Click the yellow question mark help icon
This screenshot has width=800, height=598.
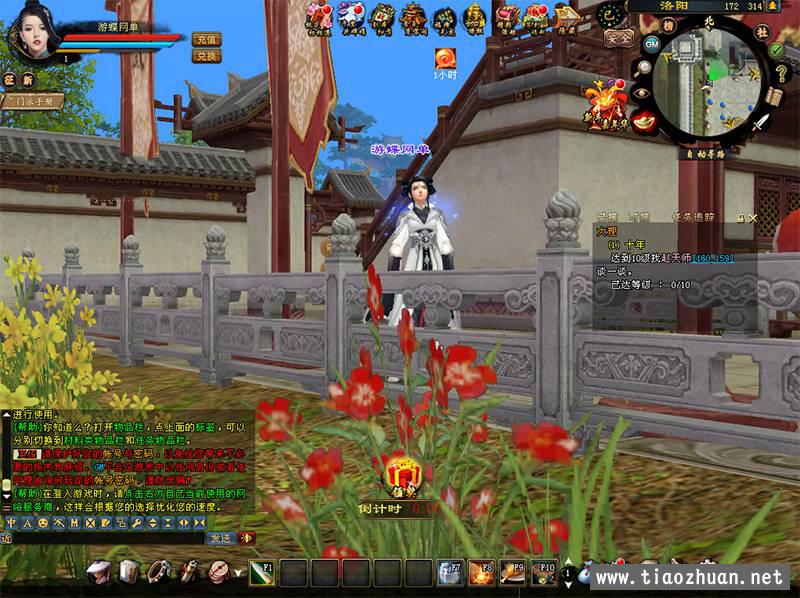click(779, 73)
